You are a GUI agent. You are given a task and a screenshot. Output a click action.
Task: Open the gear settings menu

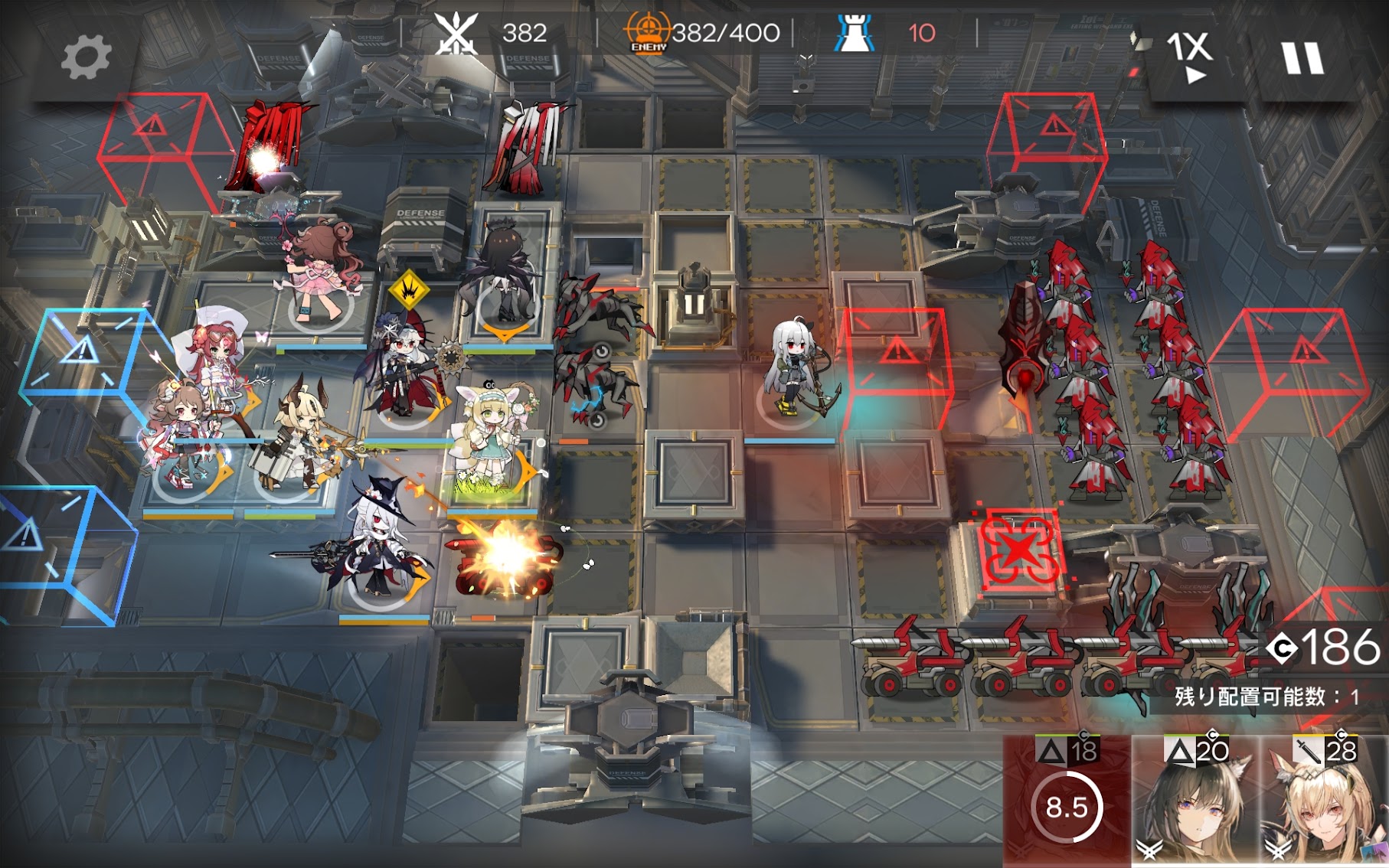pyautogui.click(x=85, y=57)
